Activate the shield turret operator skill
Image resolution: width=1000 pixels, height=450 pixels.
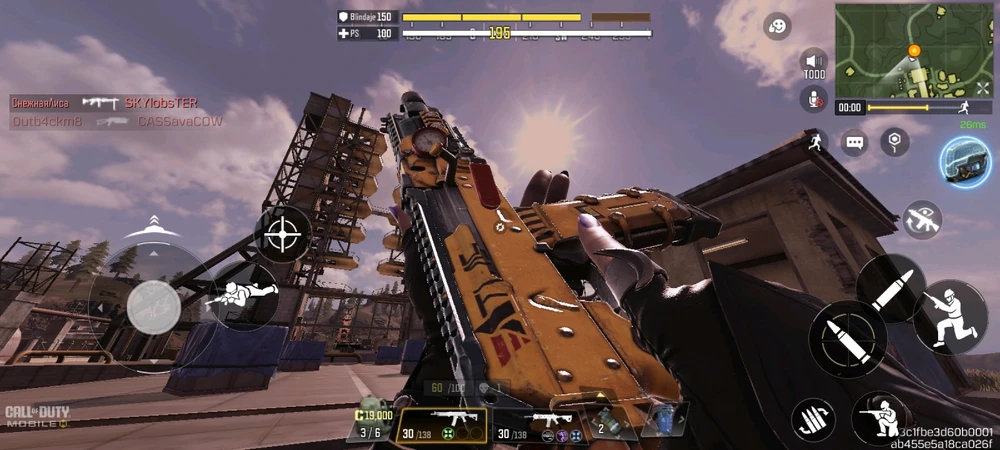click(x=965, y=161)
